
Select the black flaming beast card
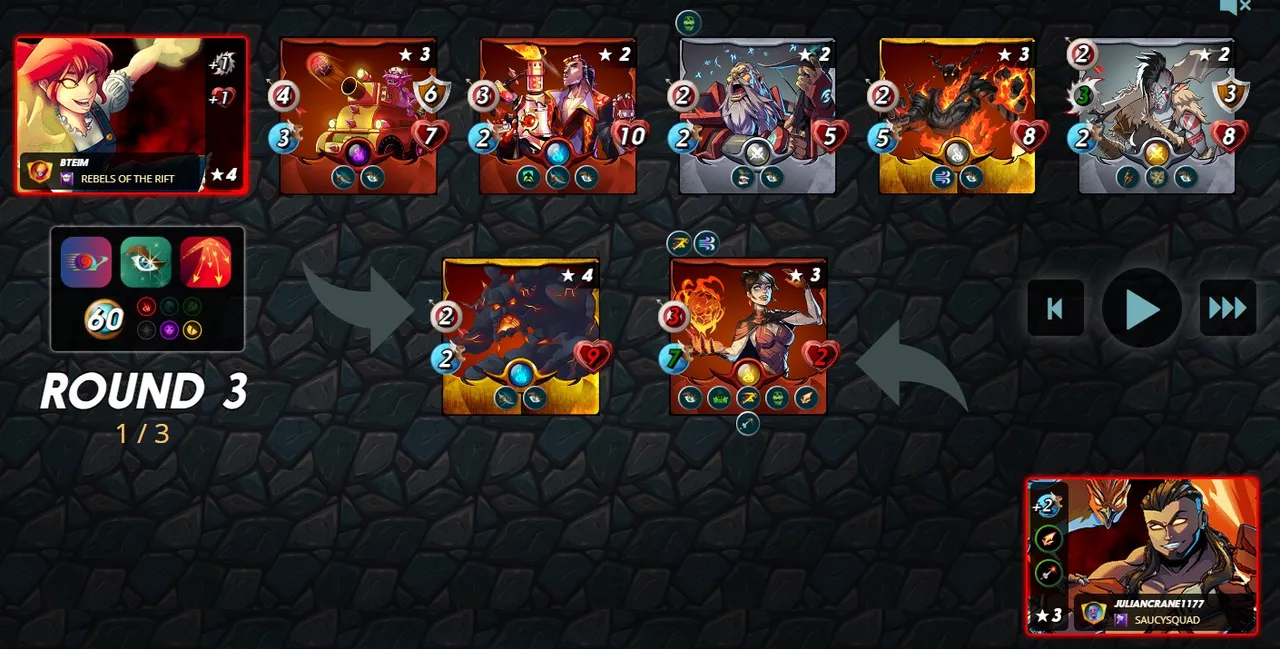957,115
